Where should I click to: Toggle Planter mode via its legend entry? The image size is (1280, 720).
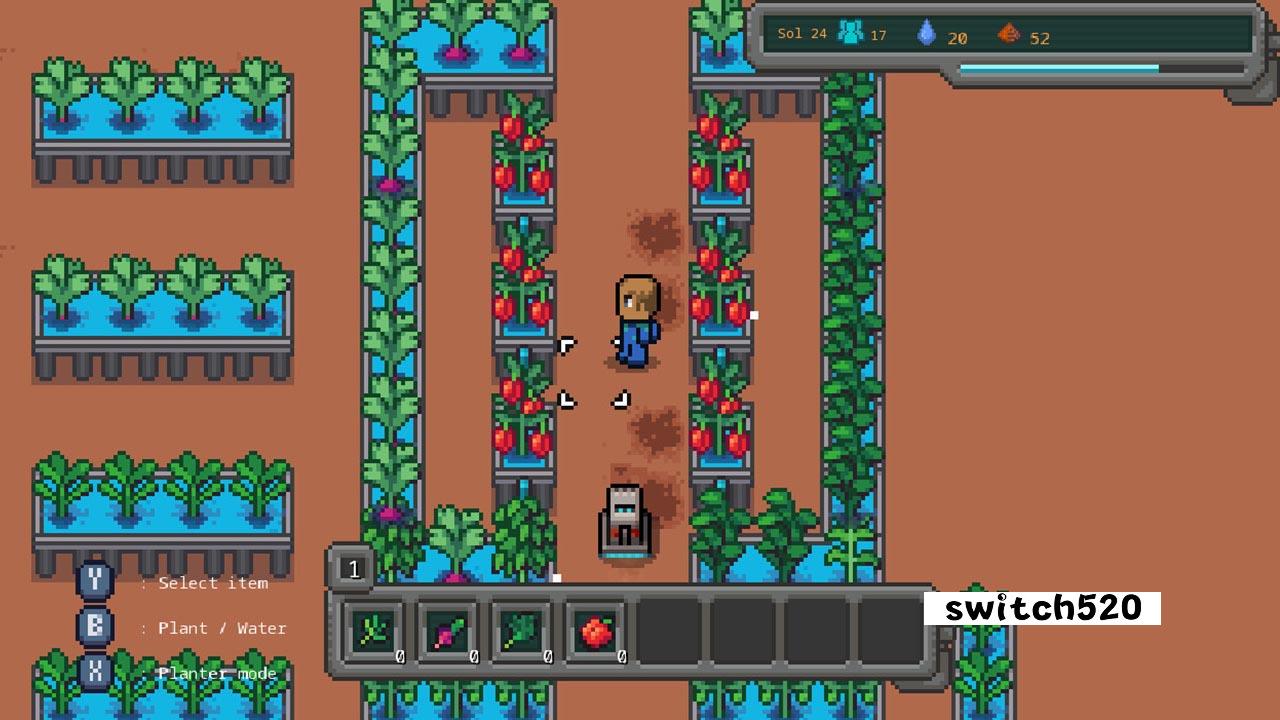click(214, 673)
